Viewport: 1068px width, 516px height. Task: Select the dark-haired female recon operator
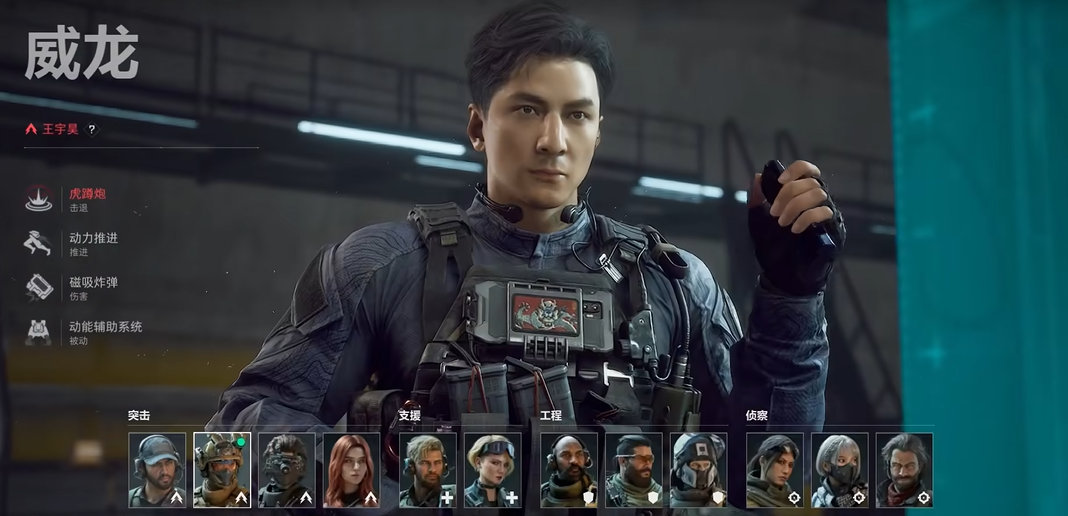pos(775,469)
